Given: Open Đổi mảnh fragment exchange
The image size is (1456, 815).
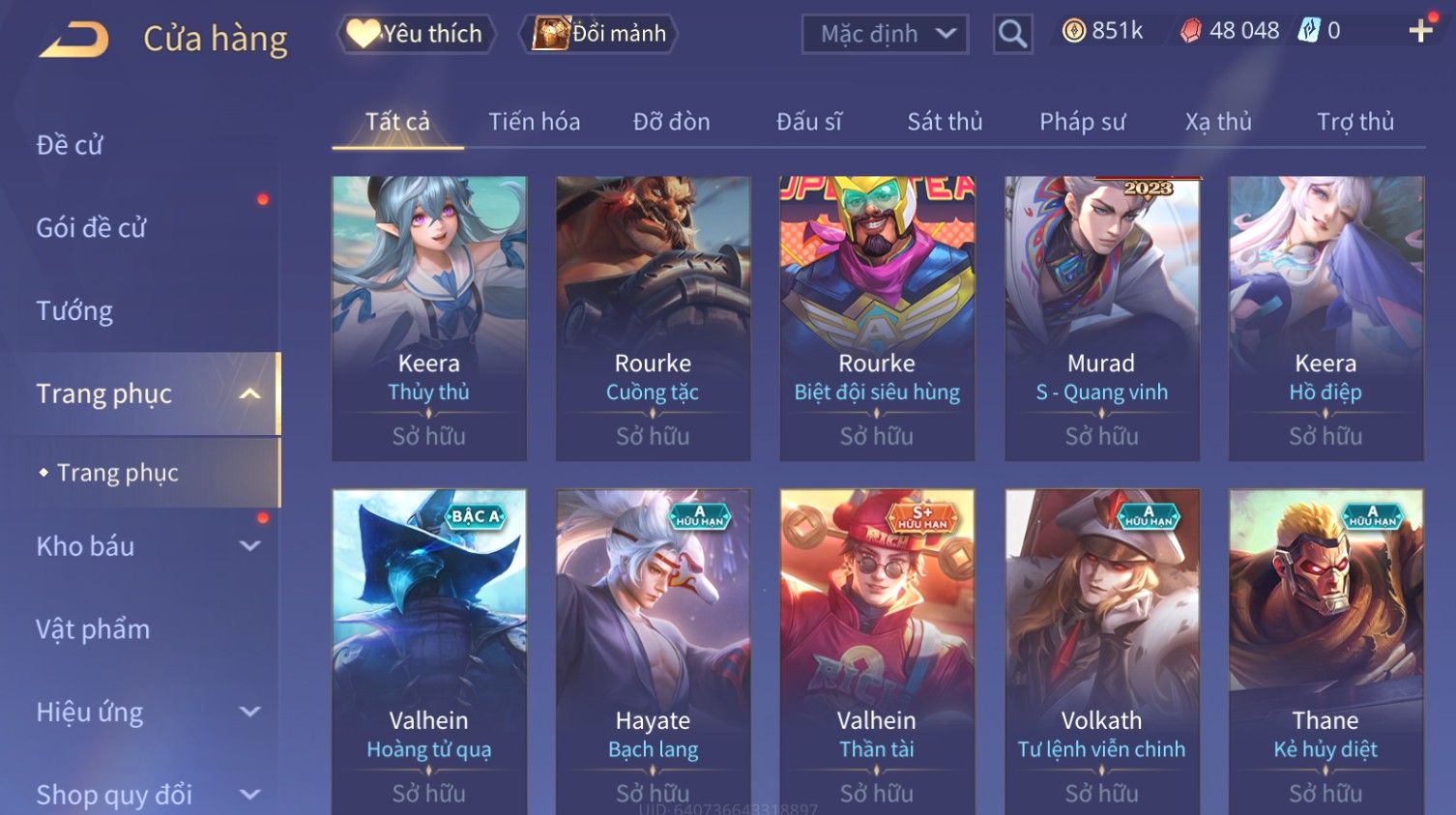Looking at the screenshot, I should pos(599,34).
